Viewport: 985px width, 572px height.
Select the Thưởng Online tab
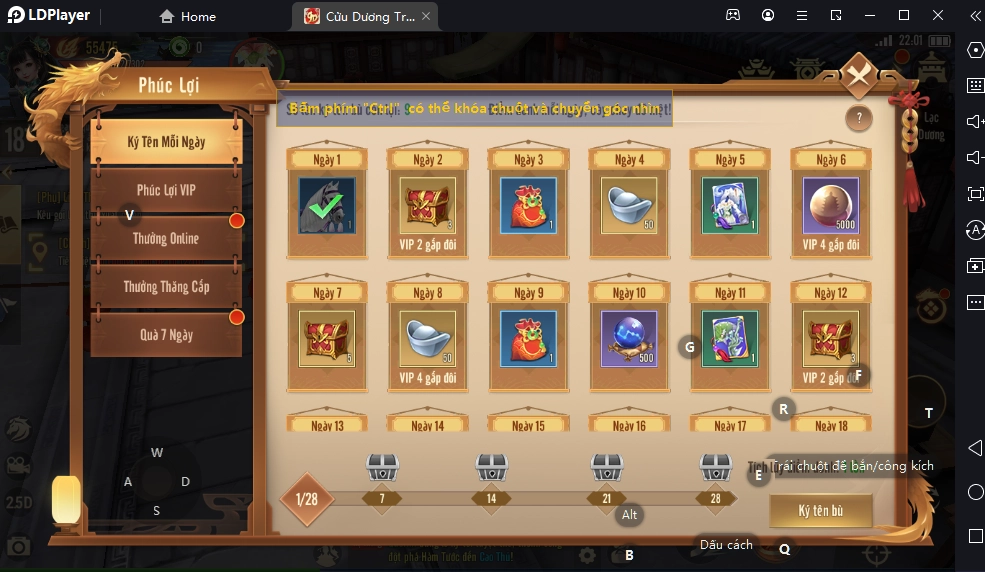point(166,238)
